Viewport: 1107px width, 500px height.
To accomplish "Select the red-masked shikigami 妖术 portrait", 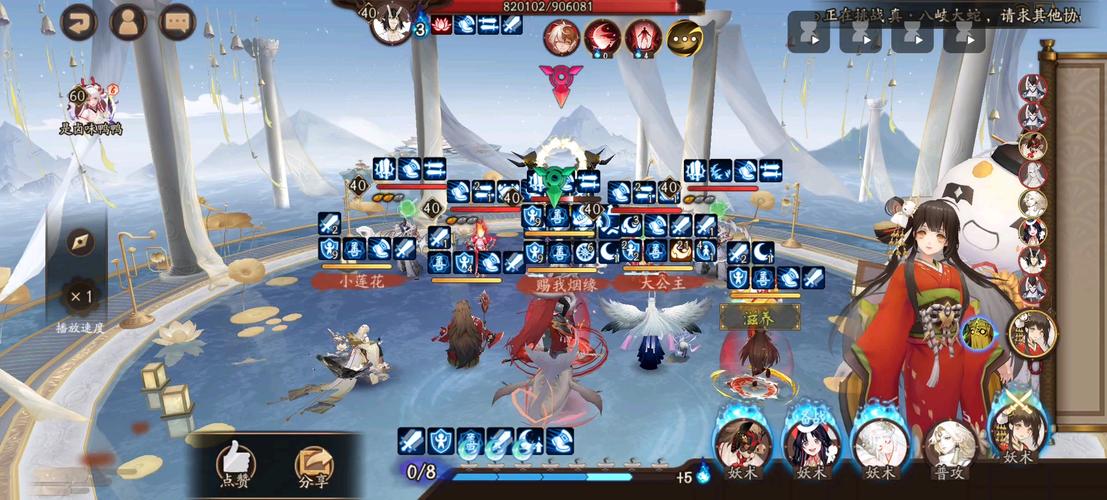I will click(x=743, y=442).
